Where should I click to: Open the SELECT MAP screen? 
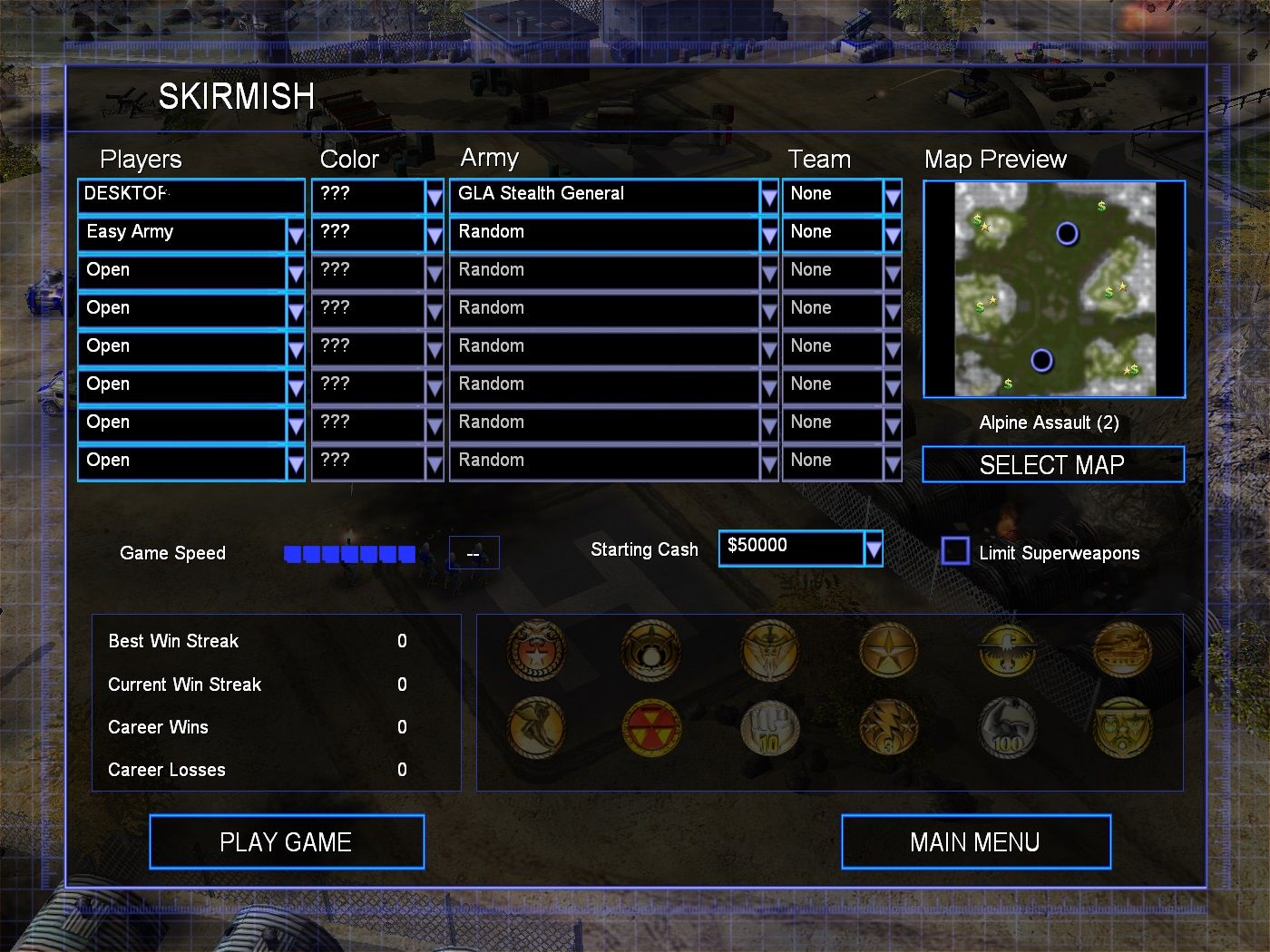point(1052,465)
